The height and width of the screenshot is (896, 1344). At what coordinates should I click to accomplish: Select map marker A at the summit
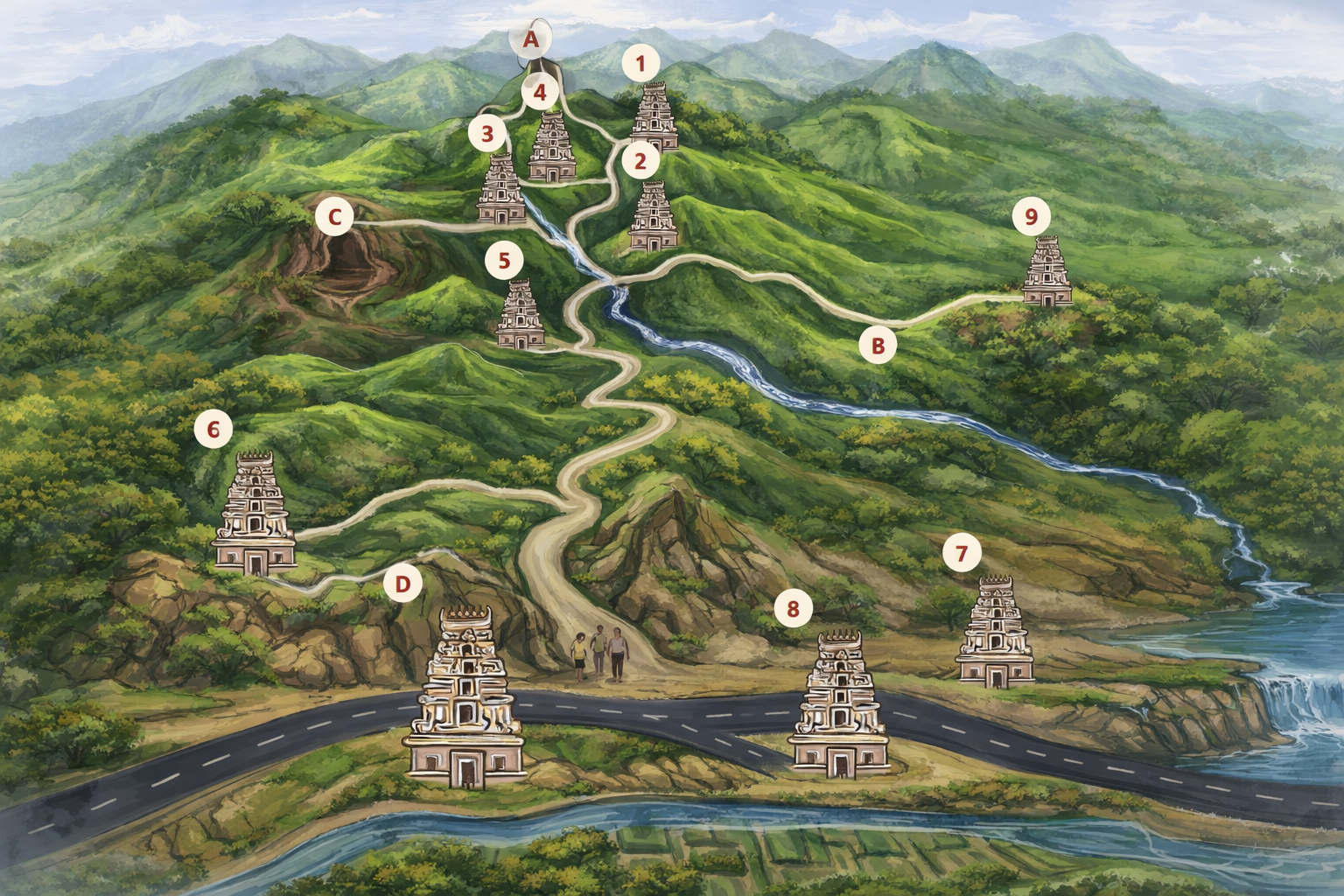(x=530, y=39)
